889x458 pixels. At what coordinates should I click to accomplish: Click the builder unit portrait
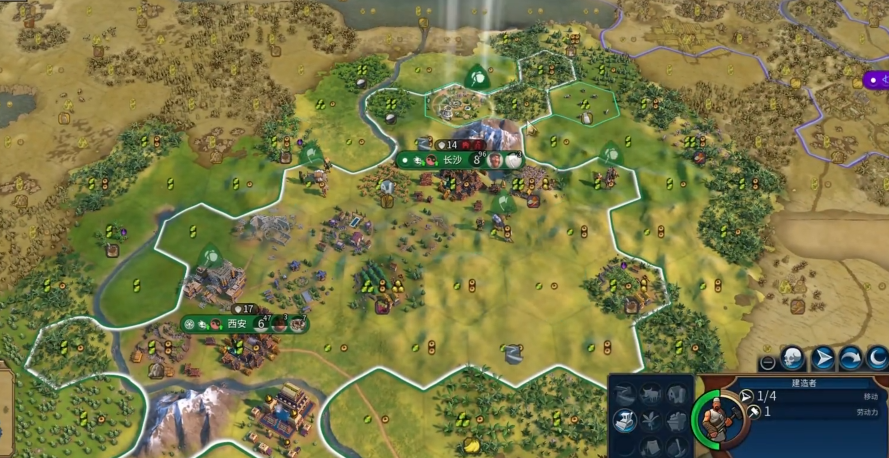point(712,416)
